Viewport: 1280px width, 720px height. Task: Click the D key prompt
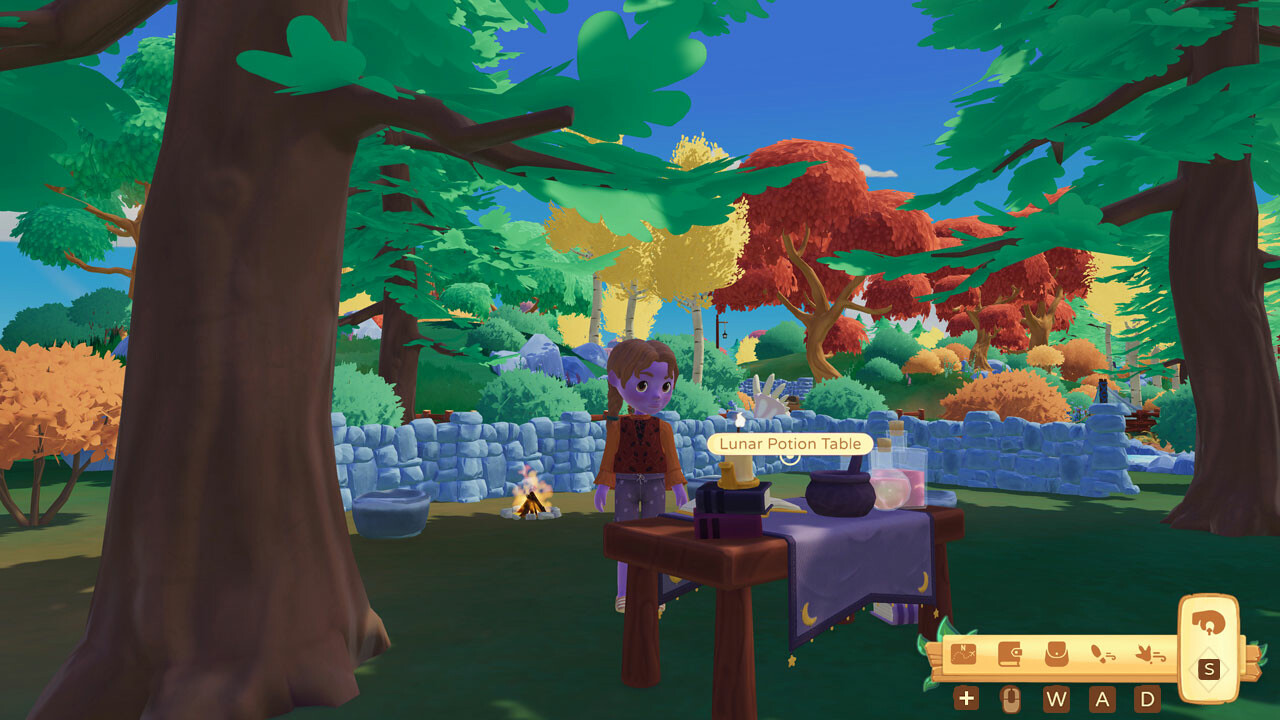tap(1148, 699)
